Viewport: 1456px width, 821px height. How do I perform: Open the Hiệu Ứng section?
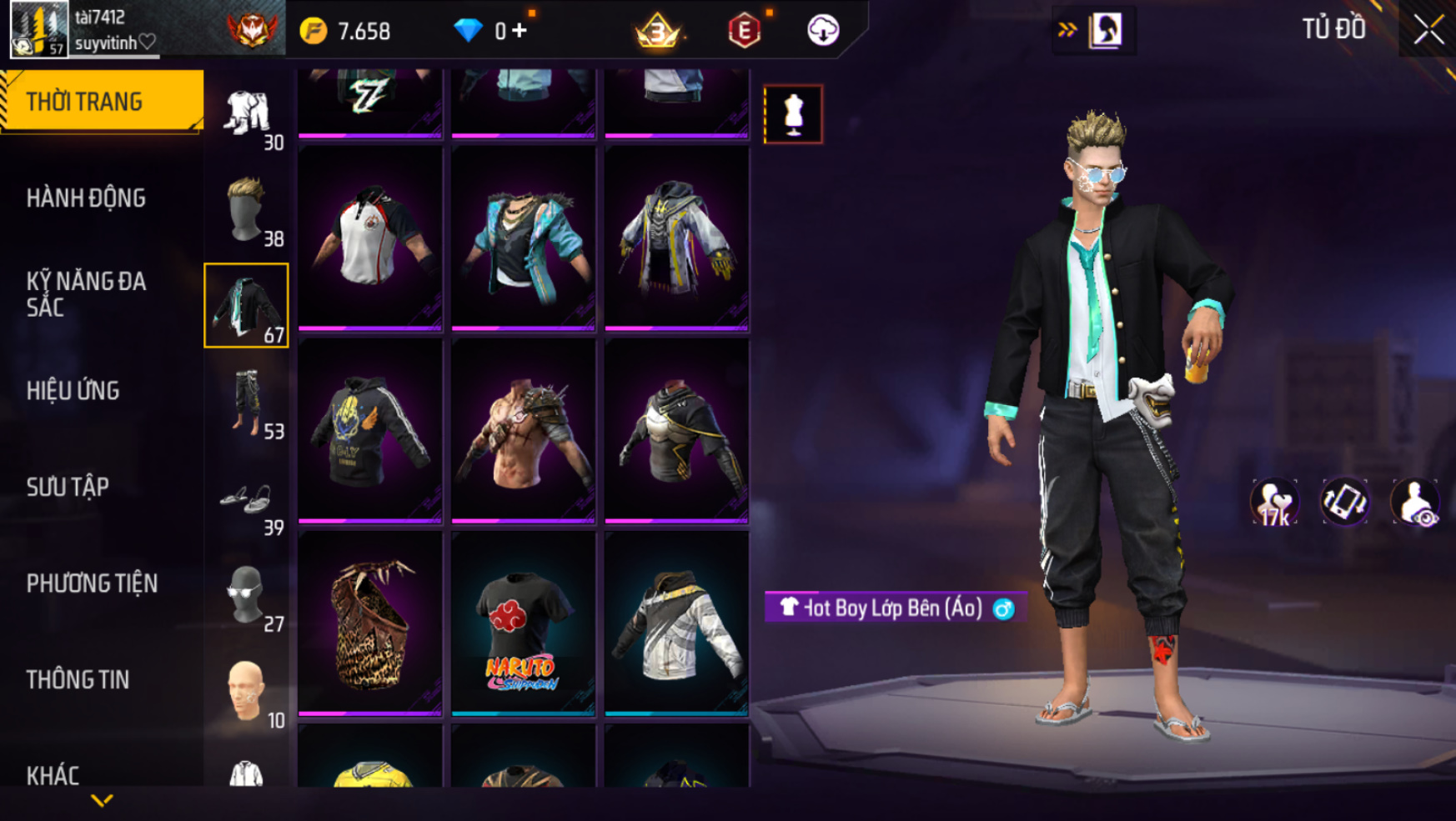[73, 391]
